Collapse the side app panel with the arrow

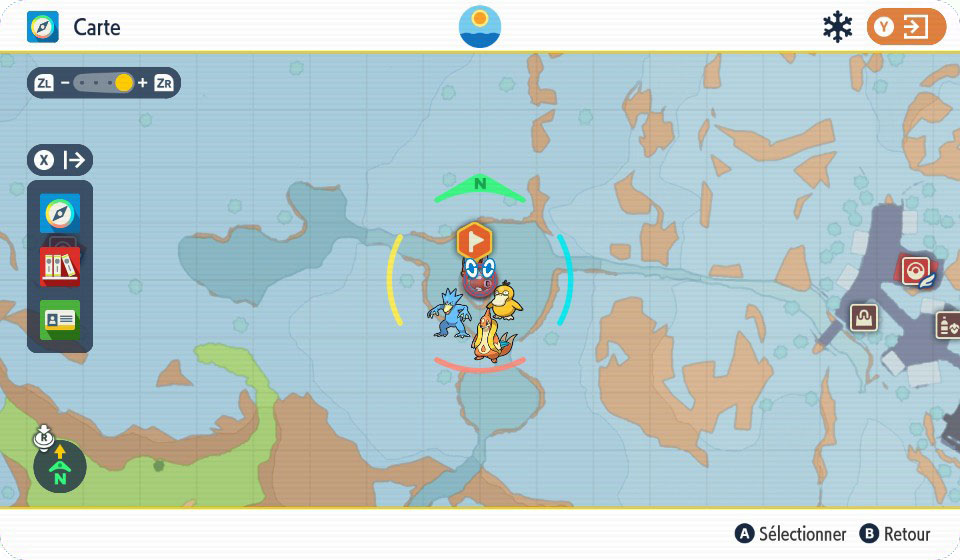point(61,160)
